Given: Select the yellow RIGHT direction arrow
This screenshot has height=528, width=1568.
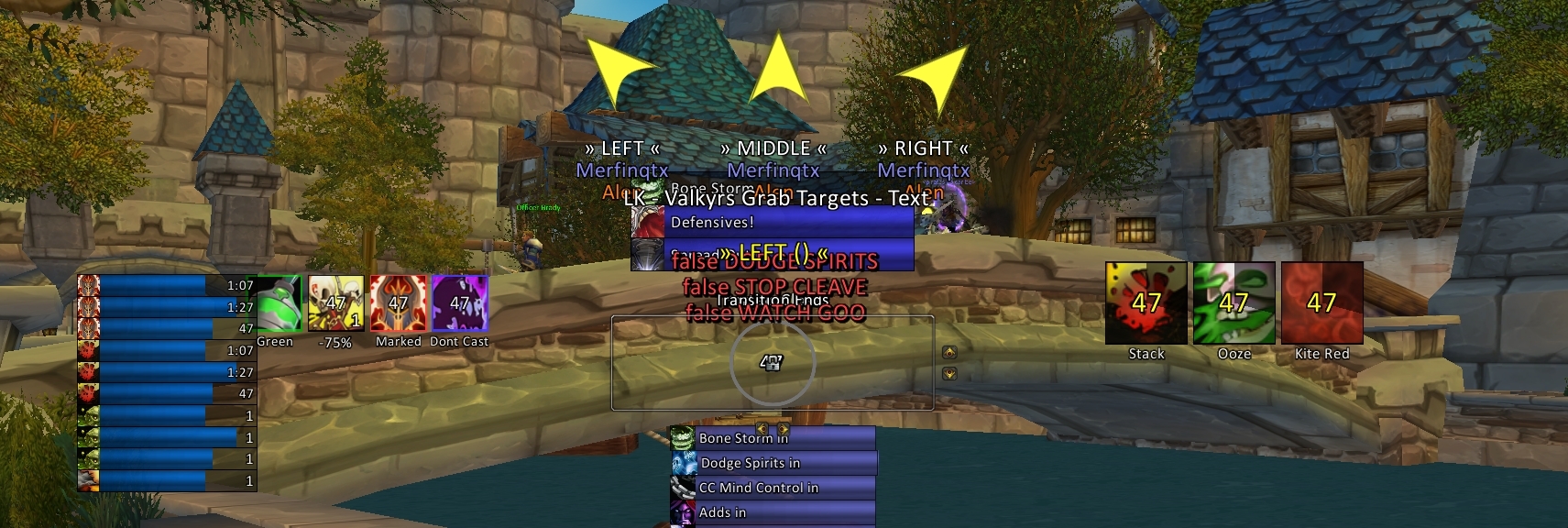Looking at the screenshot, I should click(935, 75).
